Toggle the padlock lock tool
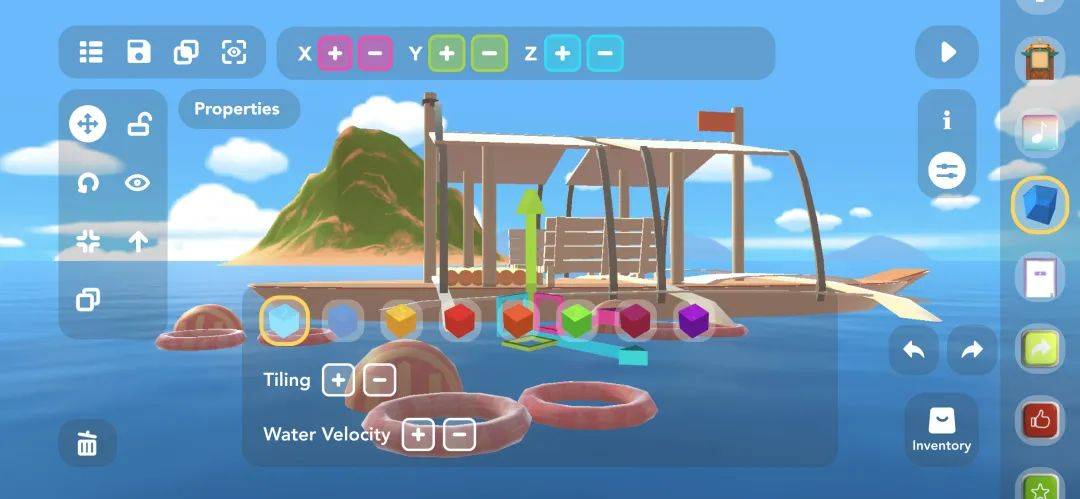The image size is (1080, 499). pyautogui.click(x=138, y=124)
